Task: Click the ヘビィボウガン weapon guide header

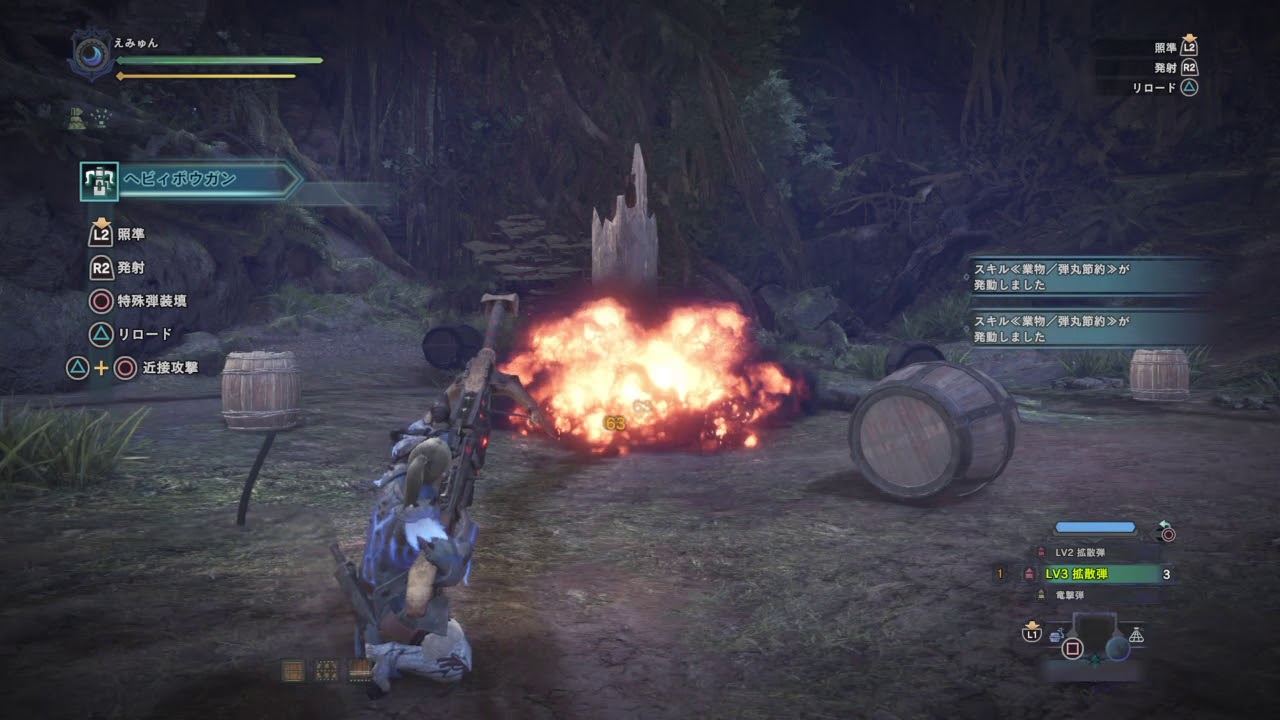Action: point(208,180)
